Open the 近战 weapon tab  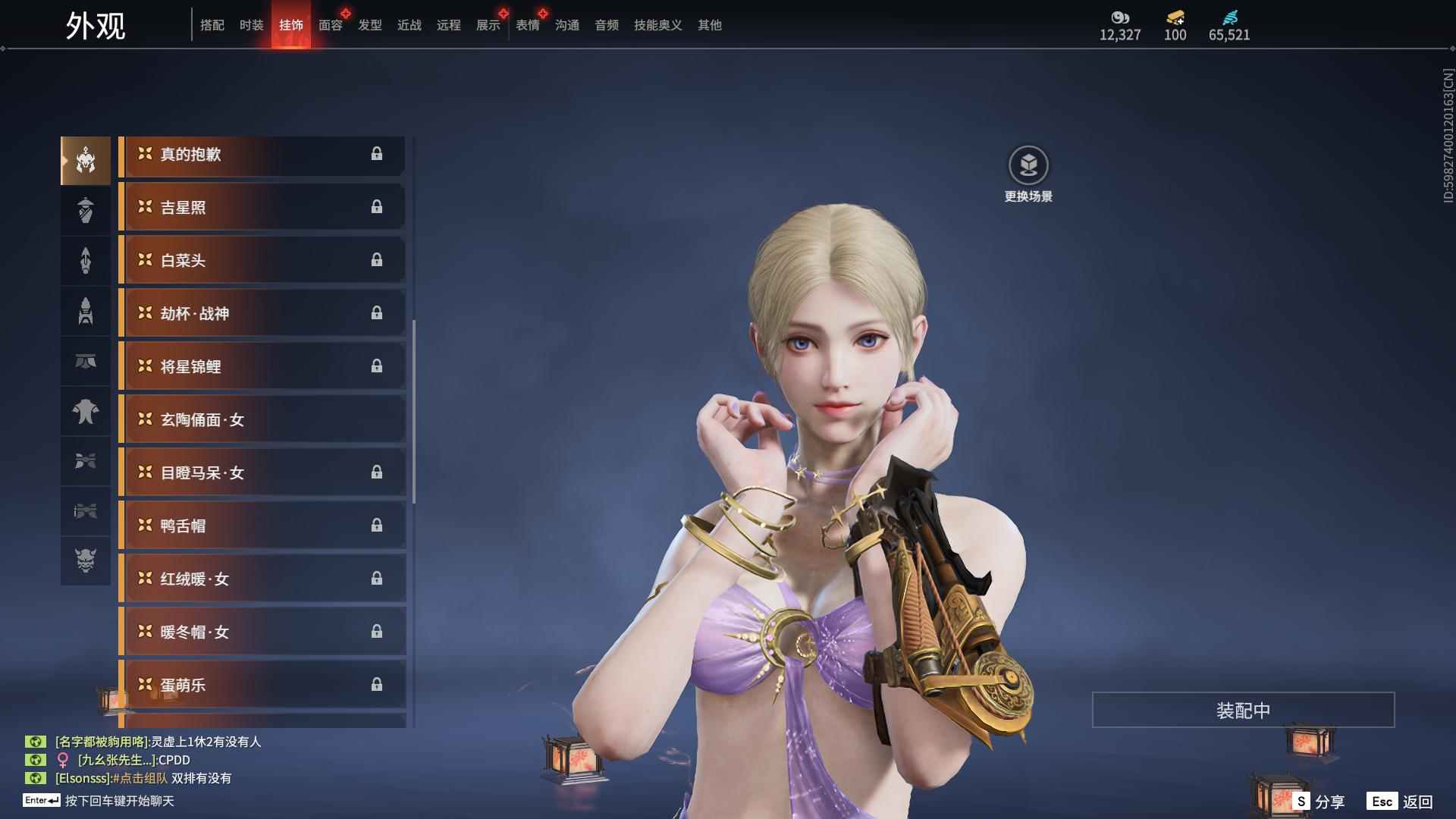[409, 25]
